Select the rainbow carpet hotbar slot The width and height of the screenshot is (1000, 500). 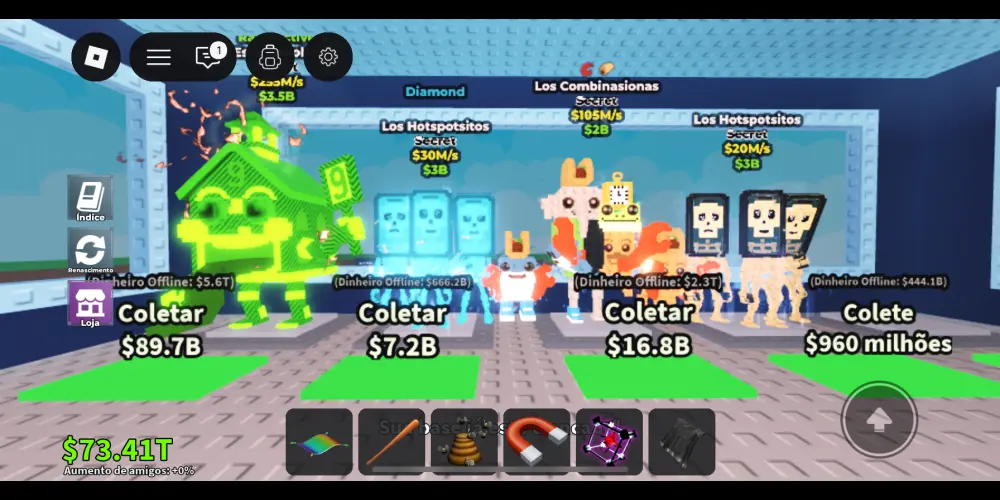pyautogui.click(x=319, y=442)
